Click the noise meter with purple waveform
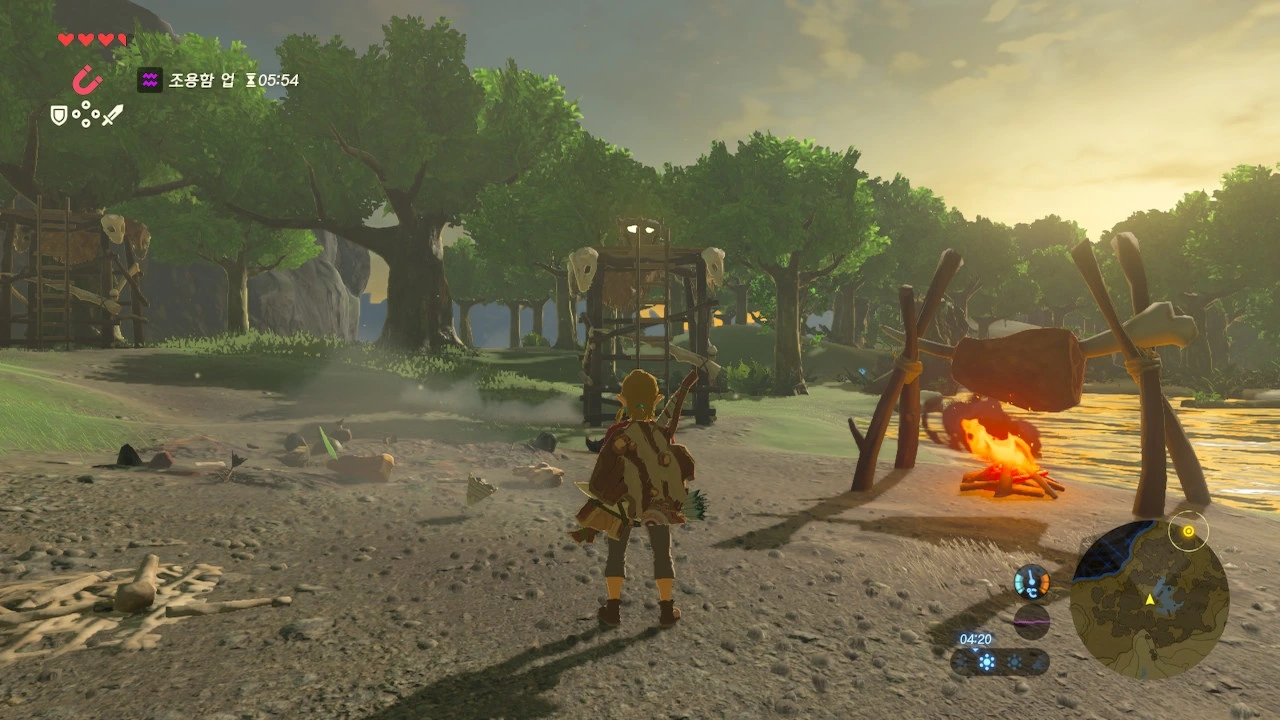The height and width of the screenshot is (720, 1280). (x=1031, y=621)
